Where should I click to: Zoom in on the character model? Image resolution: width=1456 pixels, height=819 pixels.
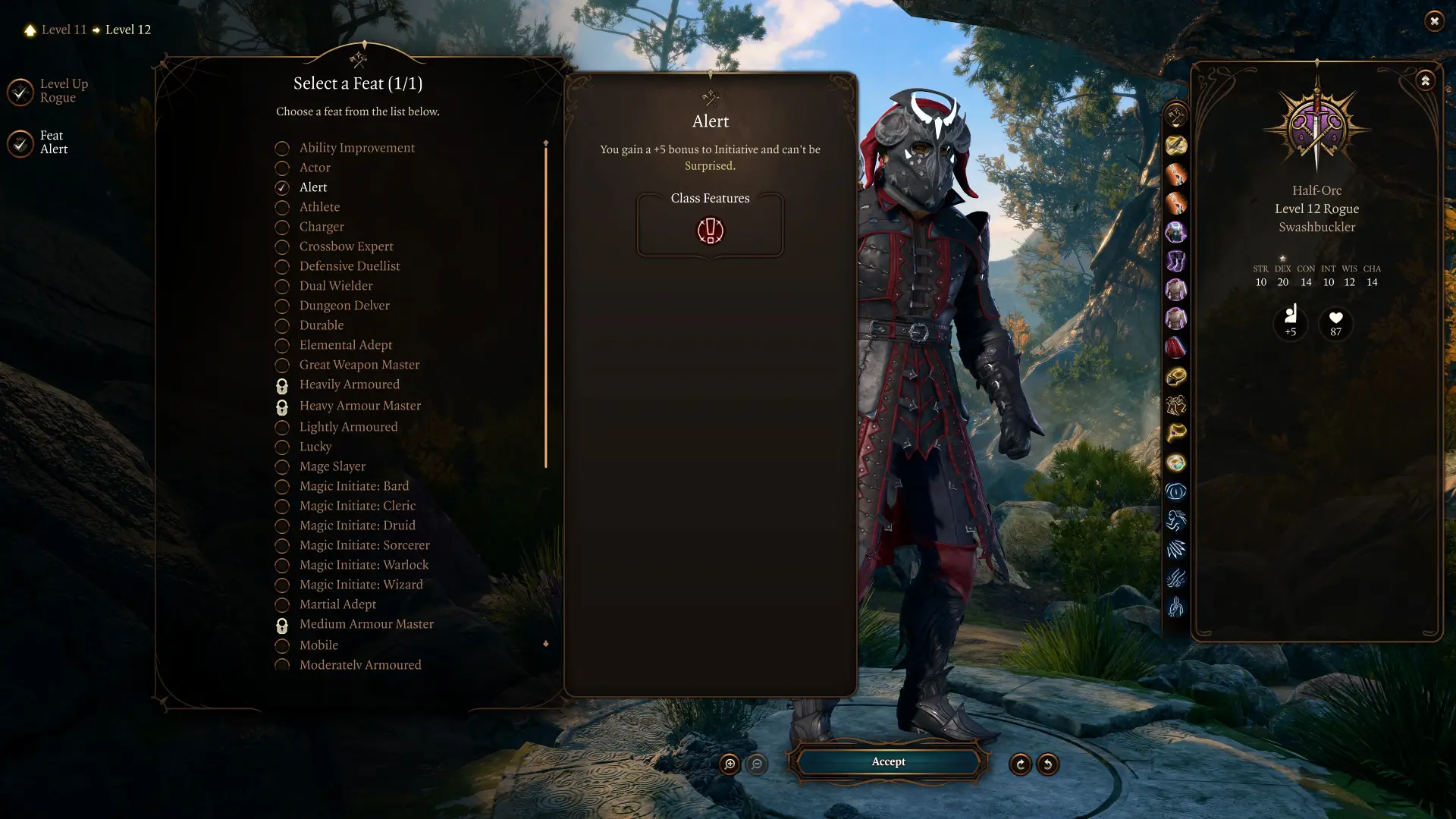[730, 764]
